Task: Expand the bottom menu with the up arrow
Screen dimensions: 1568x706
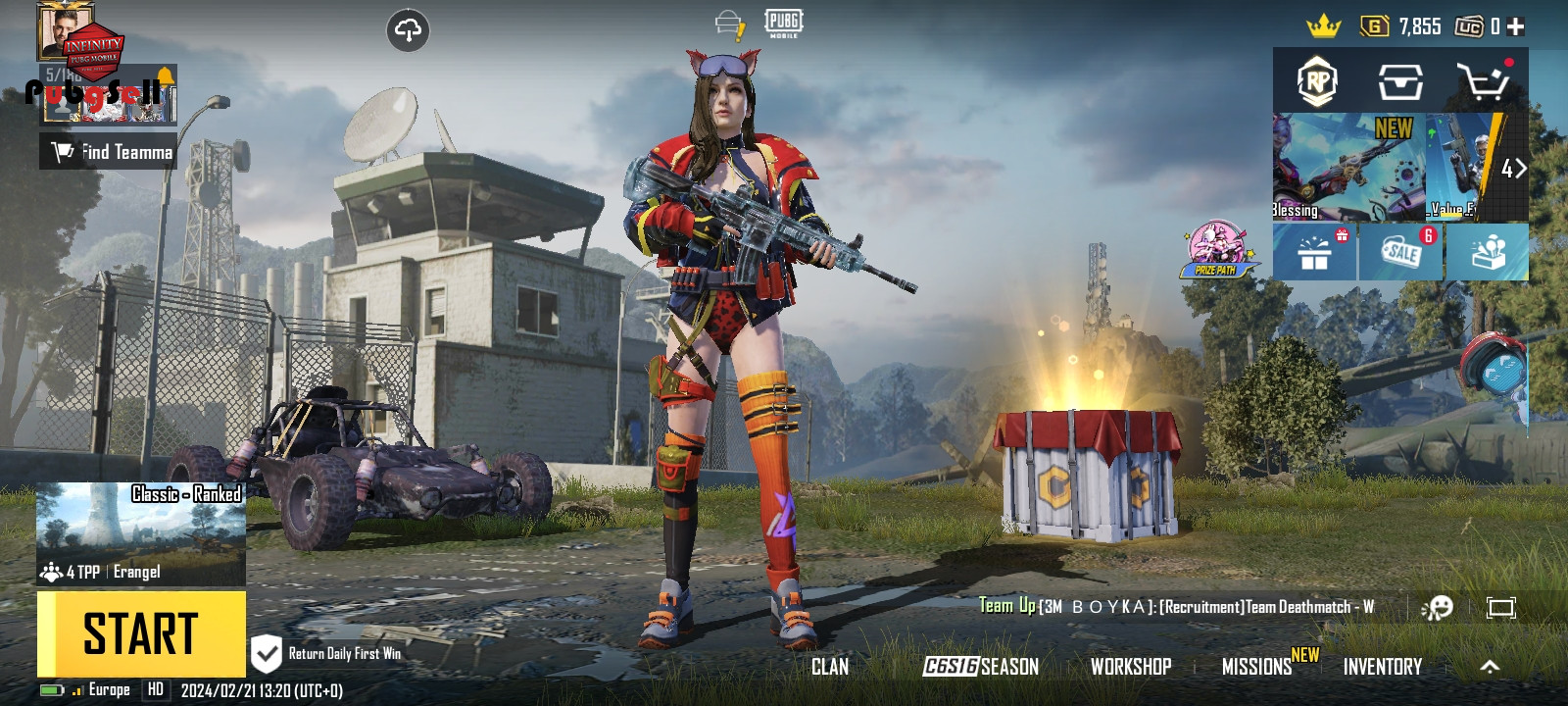Action: 1490,667
